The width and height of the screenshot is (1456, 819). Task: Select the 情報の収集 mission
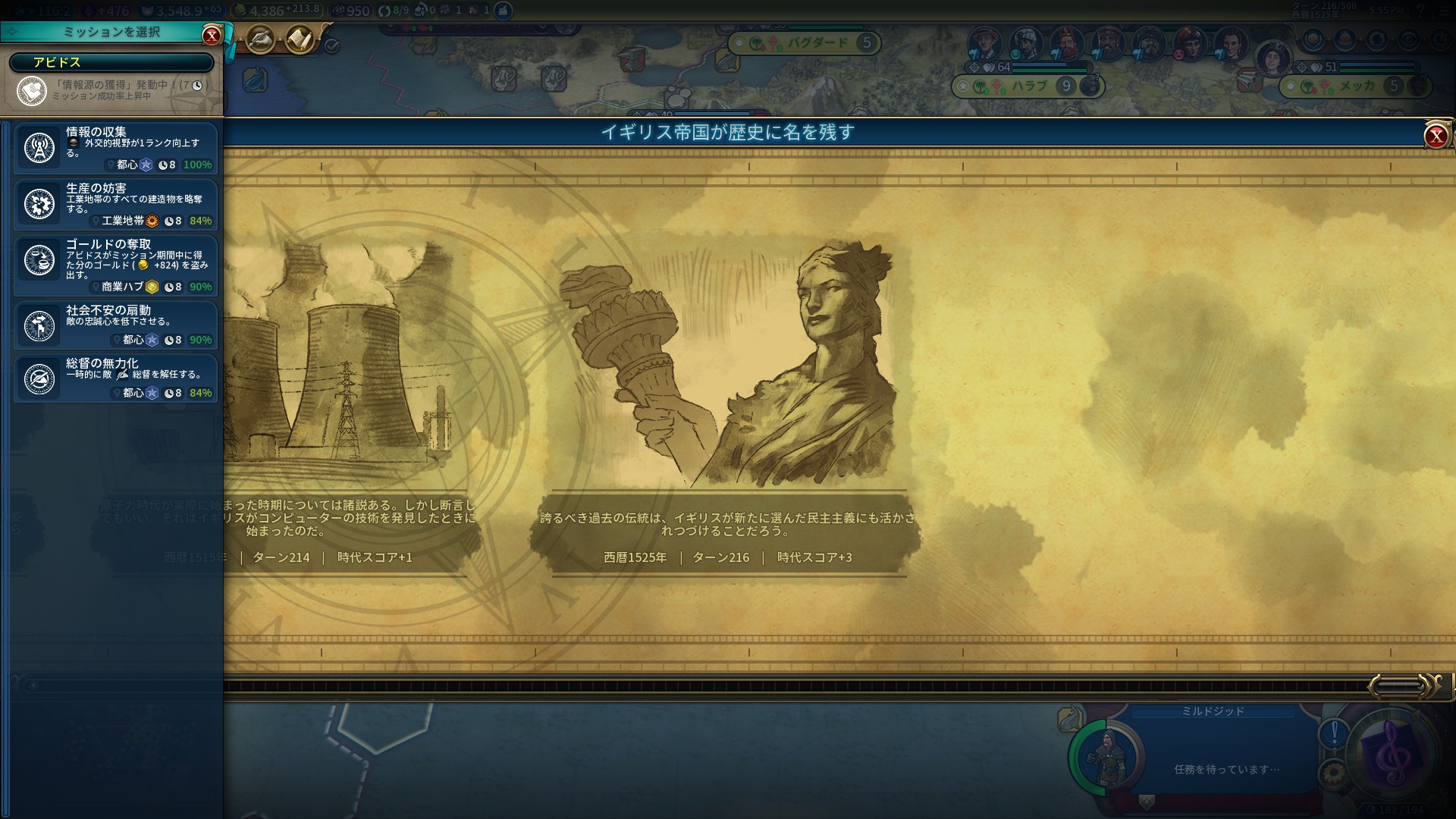pos(116,148)
